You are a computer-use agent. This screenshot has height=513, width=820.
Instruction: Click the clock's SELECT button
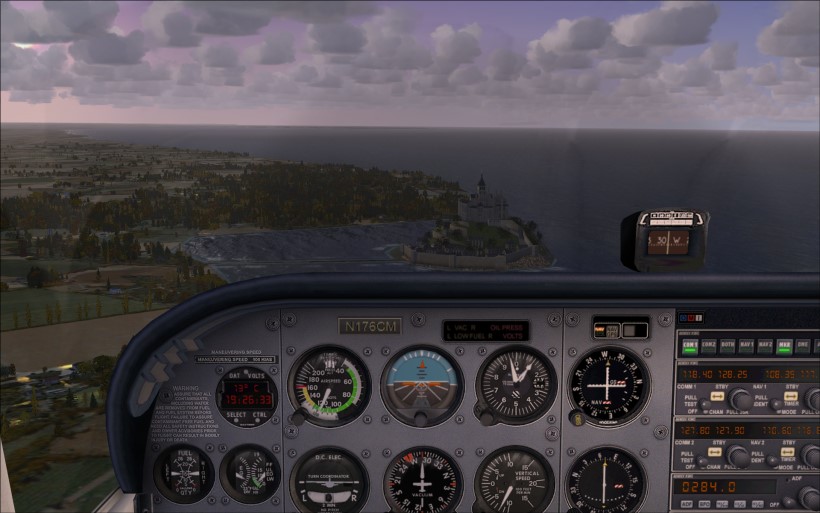[237, 415]
